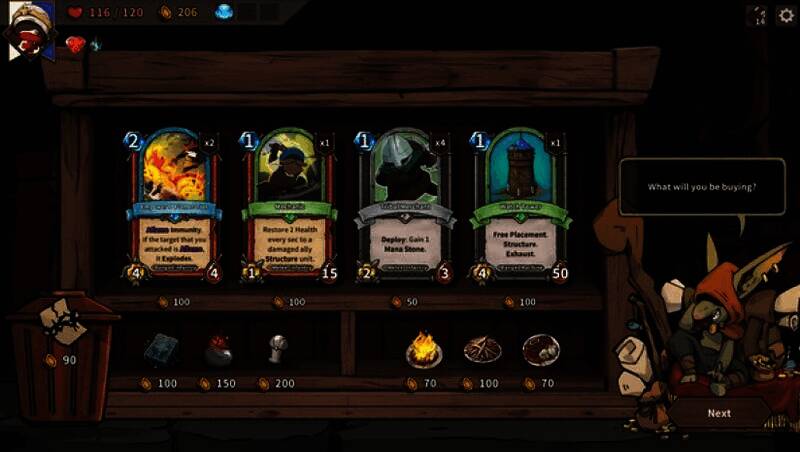Select the silver goblet item for 200
800x452 pixels.
pyautogui.click(x=277, y=347)
